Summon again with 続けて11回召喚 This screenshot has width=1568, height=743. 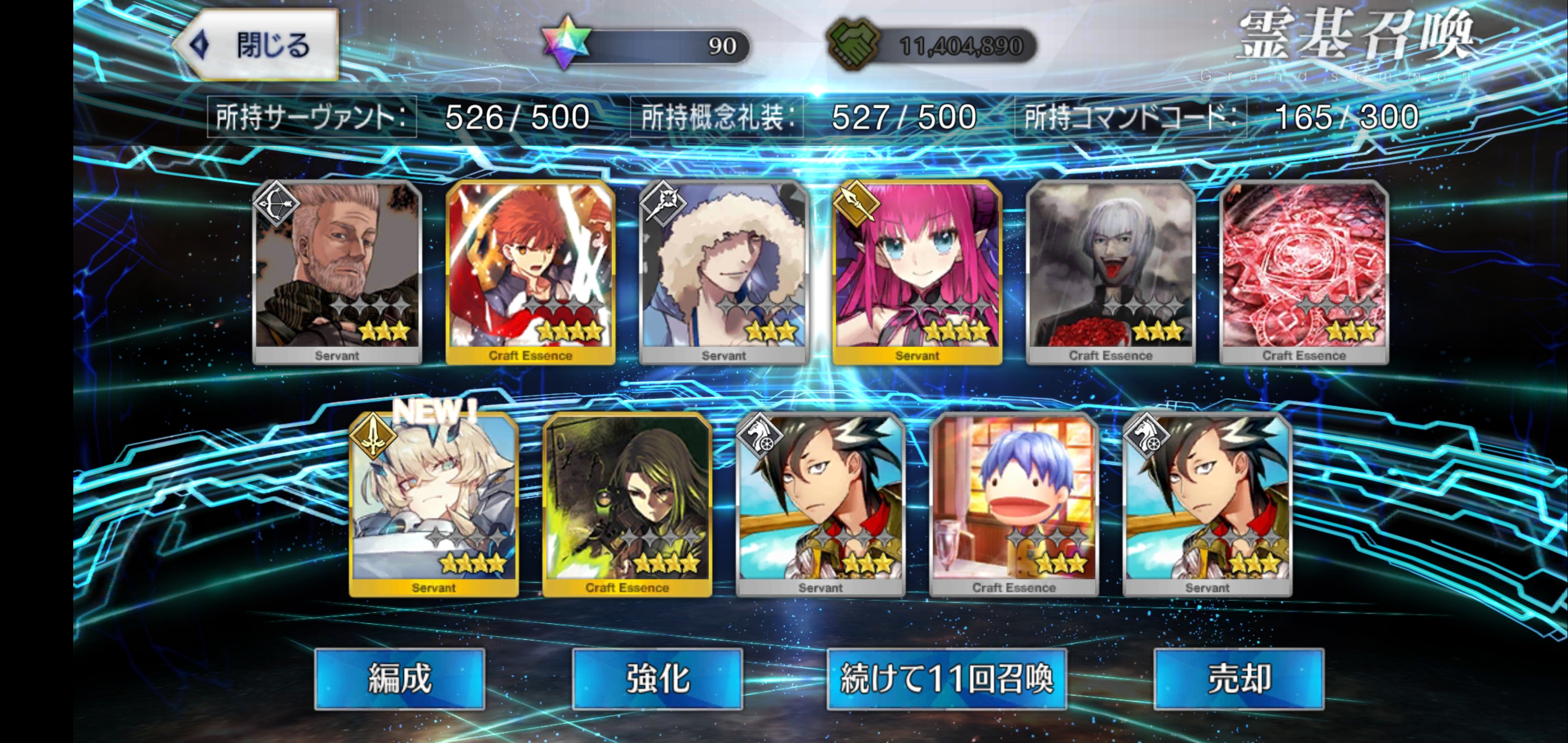[x=946, y=679]
